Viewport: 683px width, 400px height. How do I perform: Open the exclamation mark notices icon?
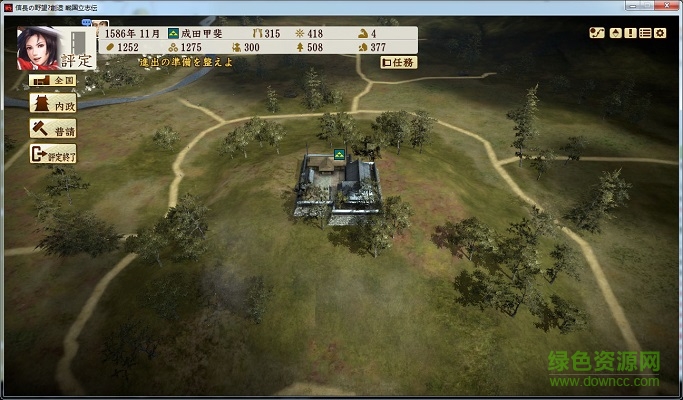630,33
